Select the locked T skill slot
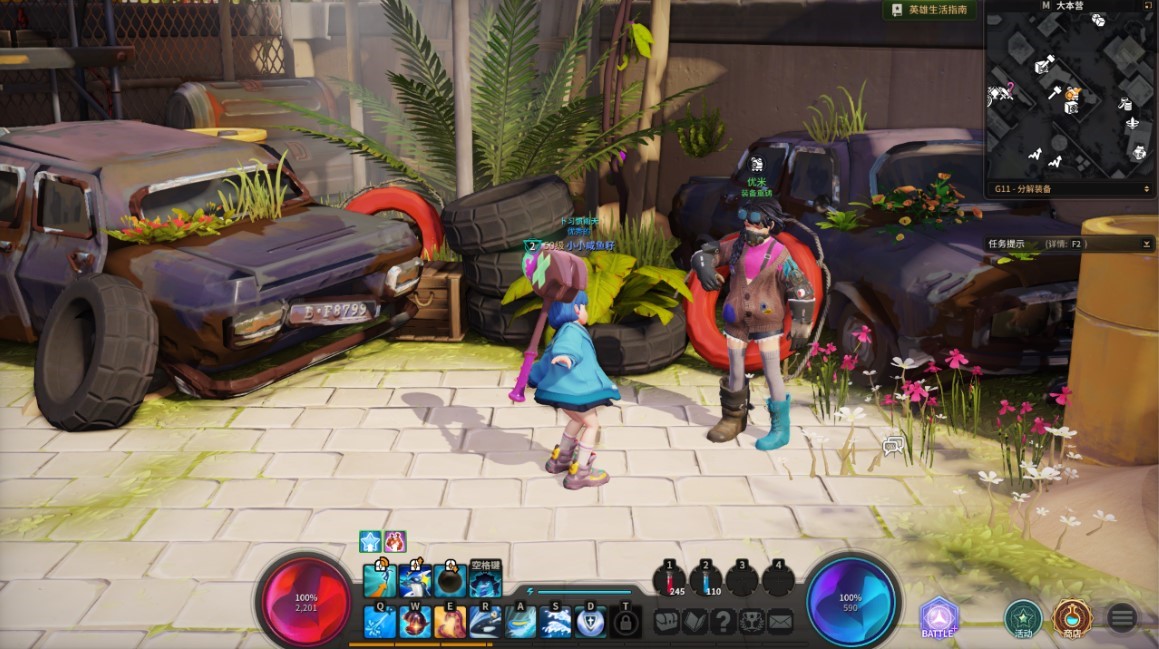This screenshot has width=1159, height=649. click(x=626, y=622)
